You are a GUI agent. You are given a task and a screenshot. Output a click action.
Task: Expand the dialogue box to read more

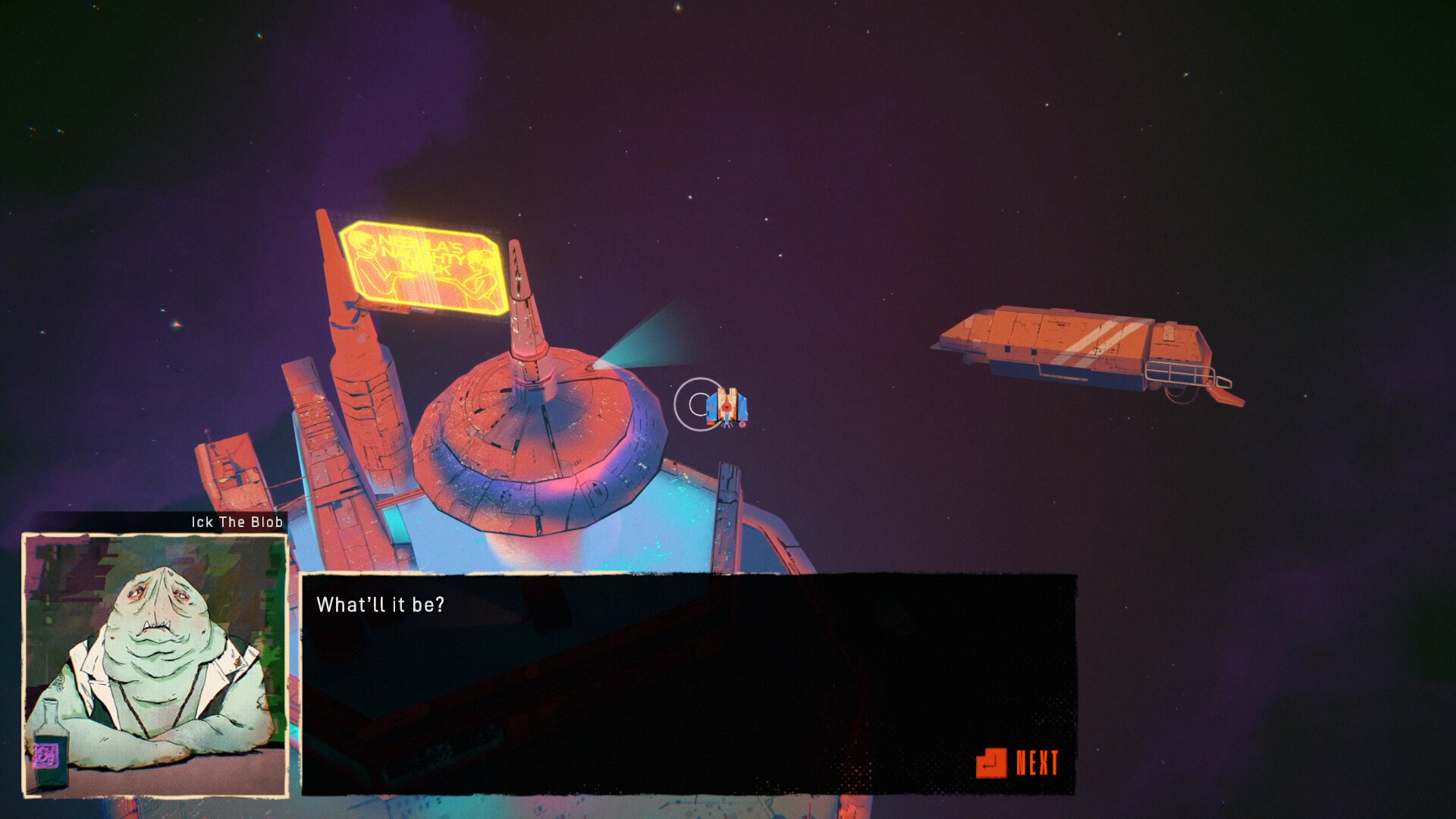tap(1037, 762)
